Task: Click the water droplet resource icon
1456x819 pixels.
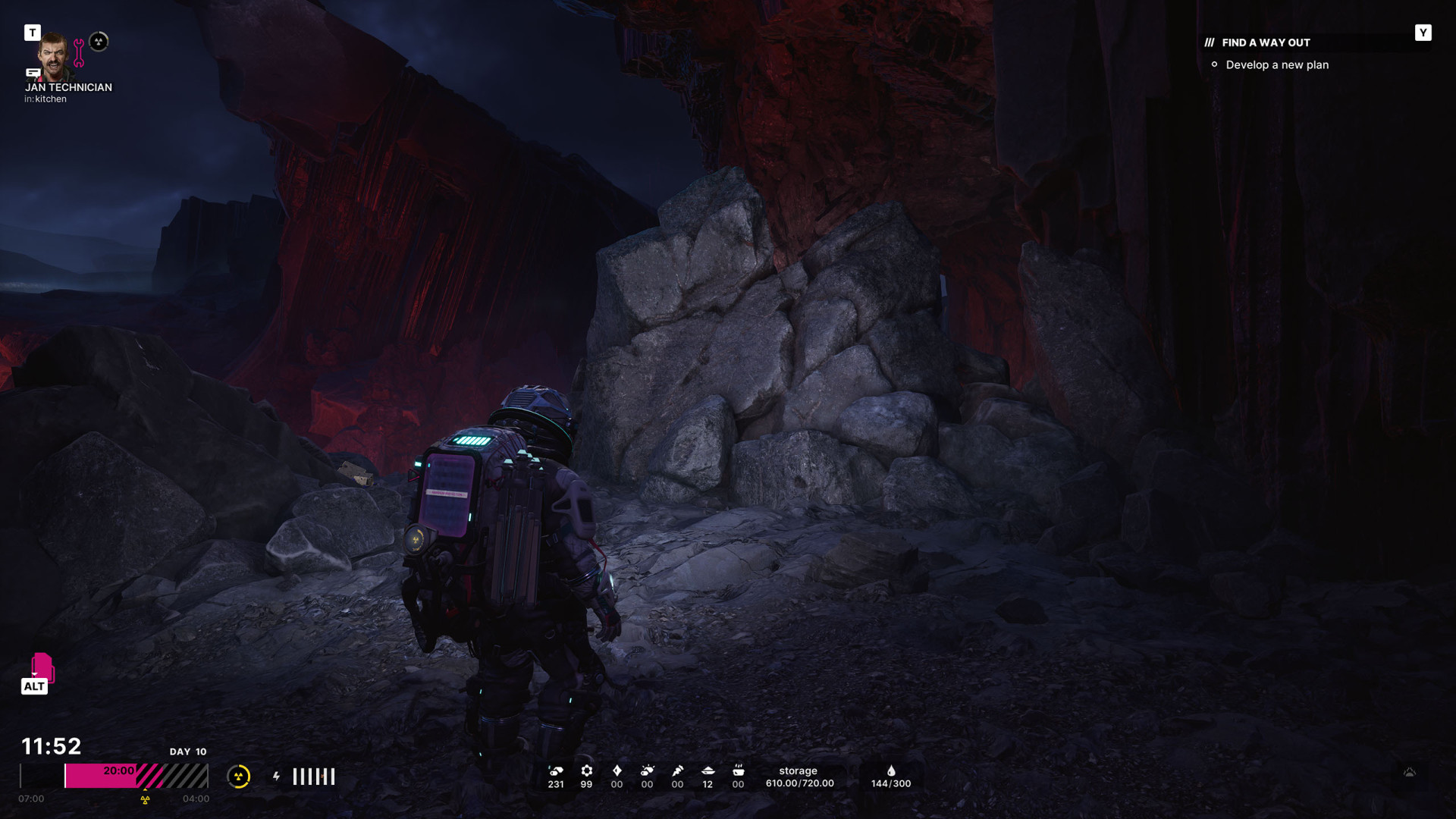Action: coord(891,770)
